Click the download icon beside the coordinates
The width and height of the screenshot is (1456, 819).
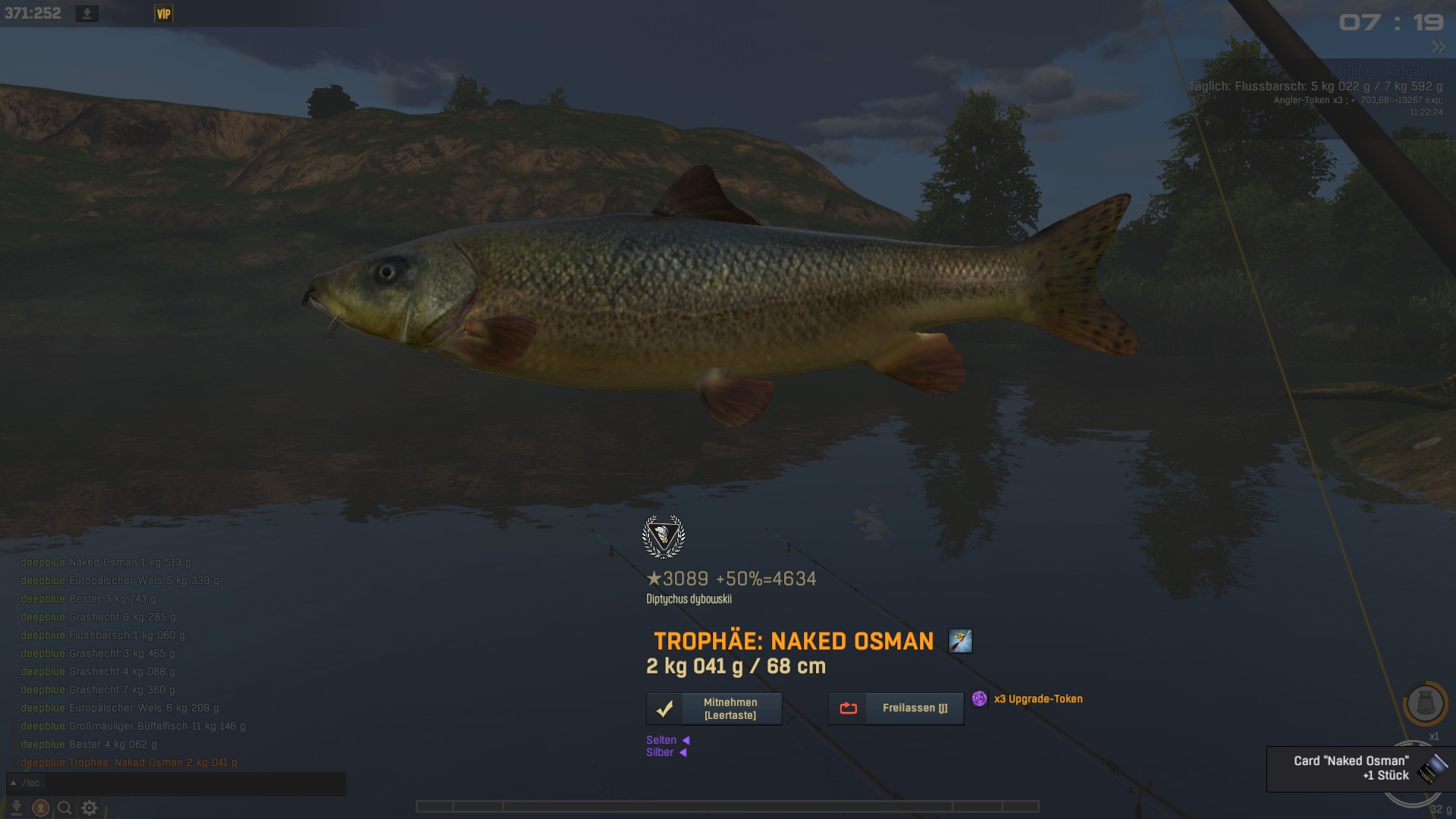pyautogui.click(x=87, y=14)
